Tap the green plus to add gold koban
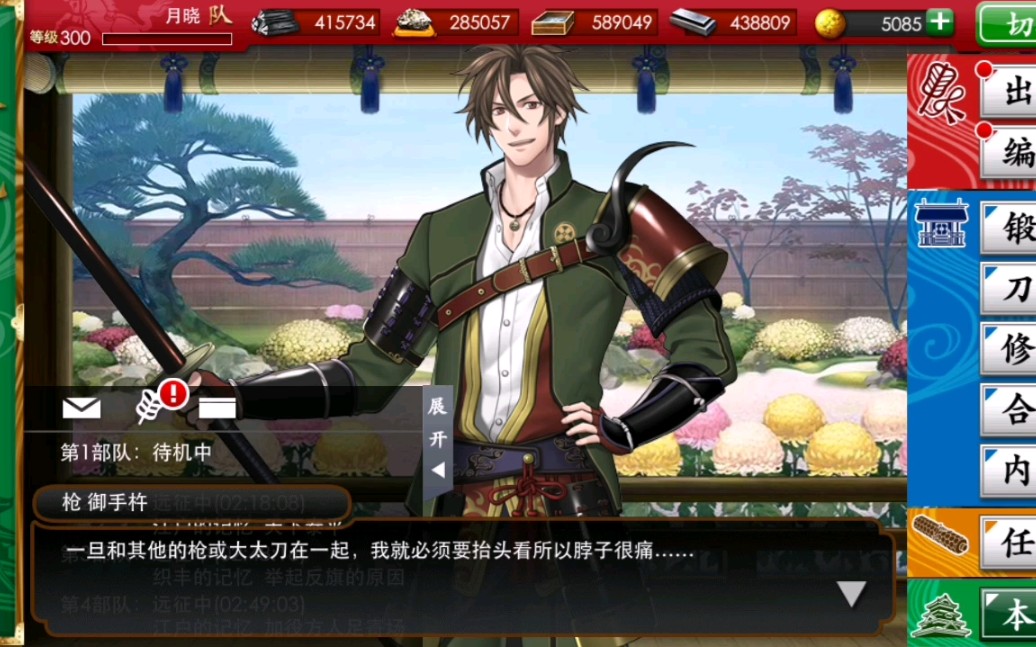The image size is (1036, 647). point(940,22)
